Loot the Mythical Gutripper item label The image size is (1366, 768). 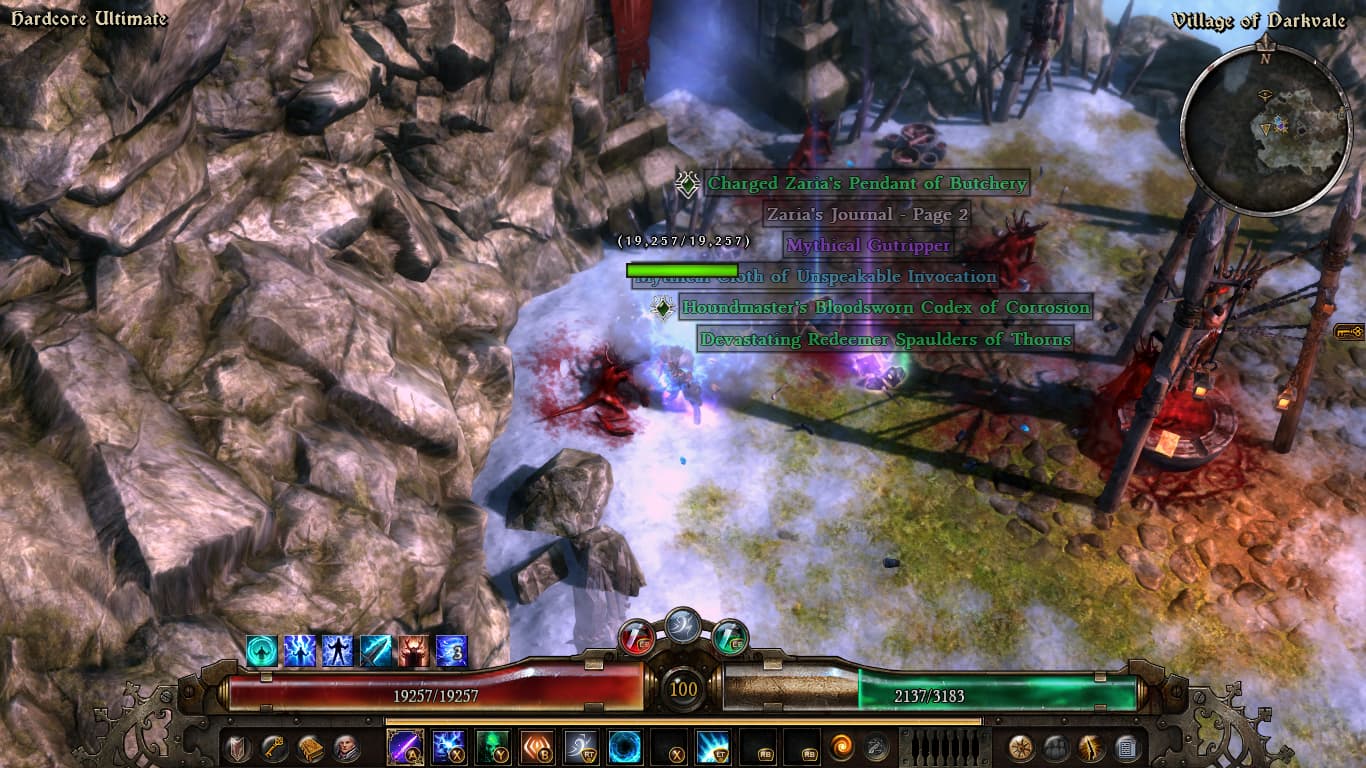click(x=867, y=245)
